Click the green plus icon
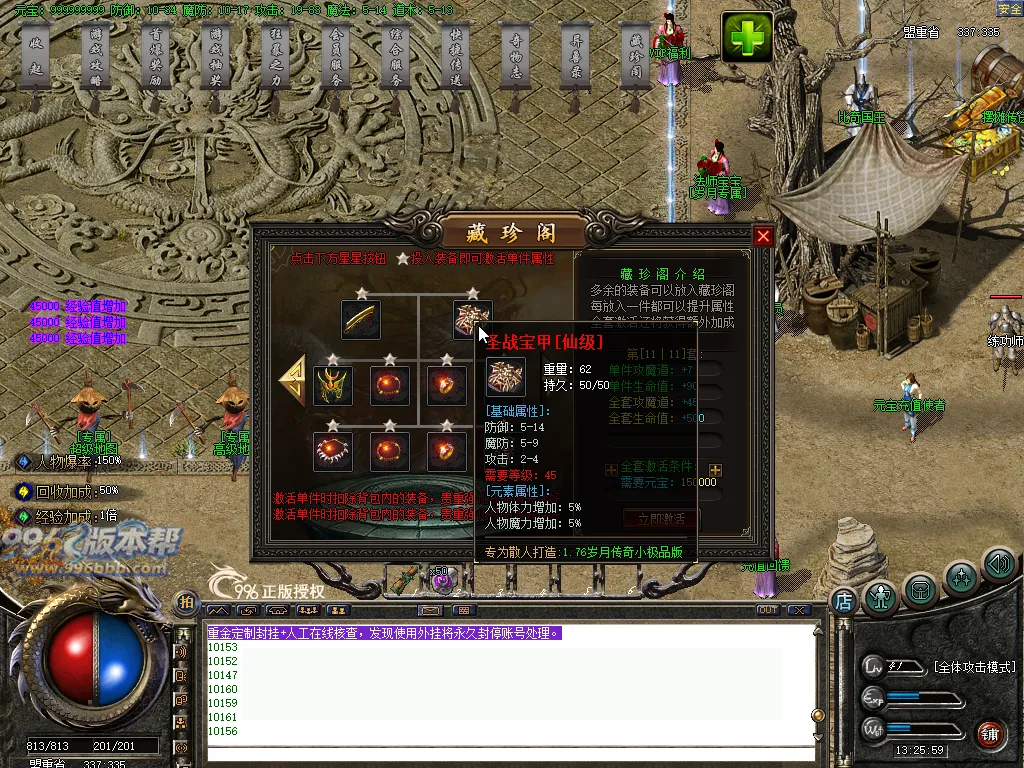 (748, 39)
